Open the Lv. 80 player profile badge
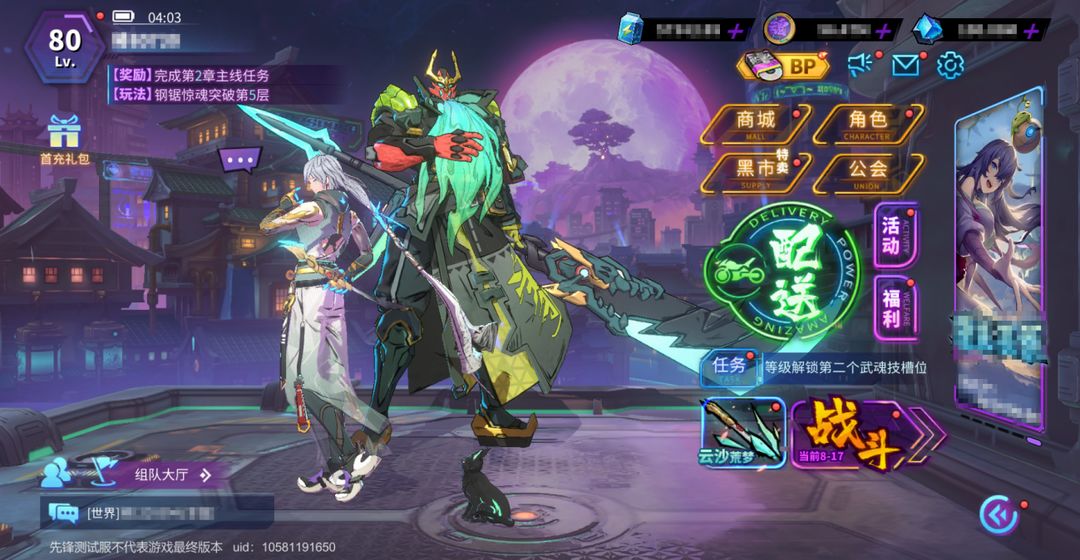Screen dimensions: 1080x560 coord(65,45)
